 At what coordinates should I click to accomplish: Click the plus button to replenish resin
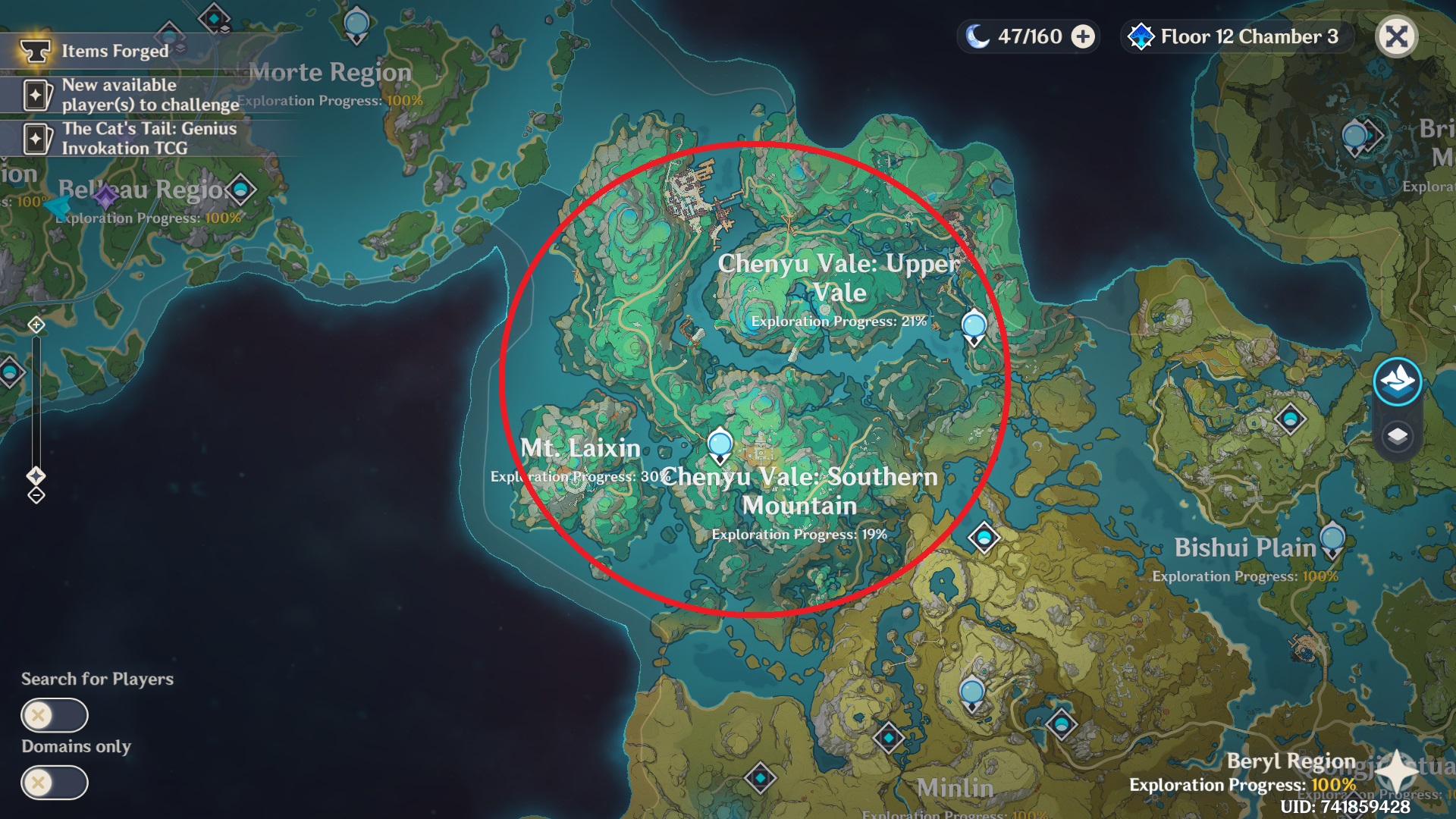pos(1083,36)
